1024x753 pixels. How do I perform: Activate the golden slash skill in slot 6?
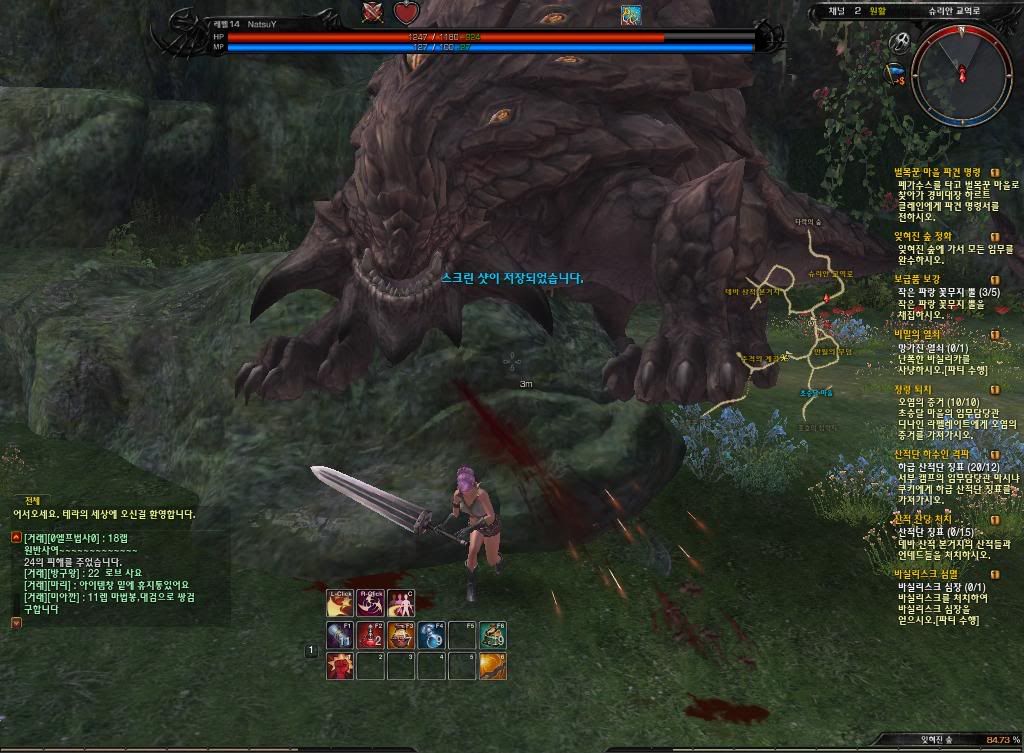[x=492, y=666]
